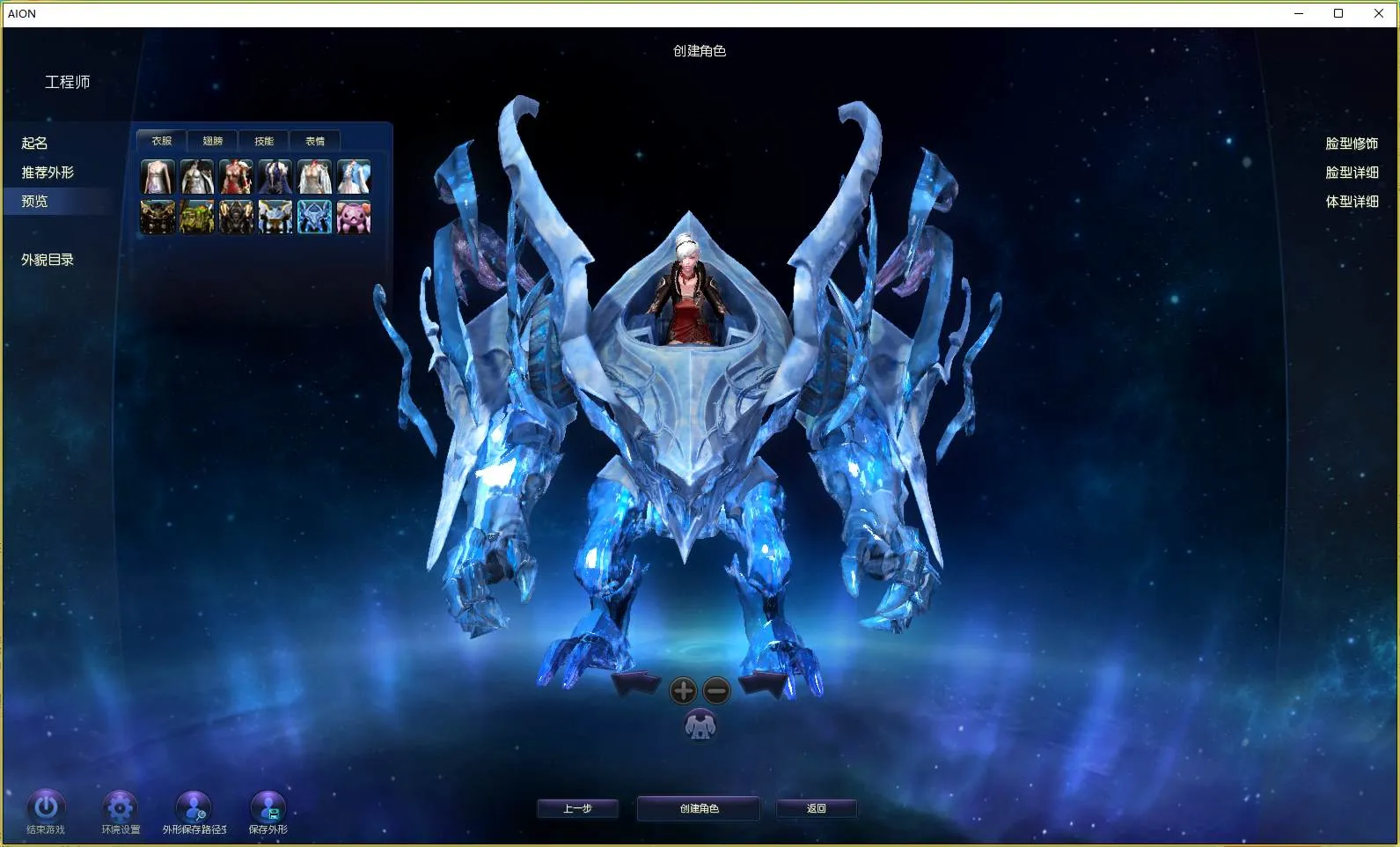Click the 结束游戏 quit game power icon
Image resolution: width=1400 pixels, height=847 pixels.
point(46,806)
